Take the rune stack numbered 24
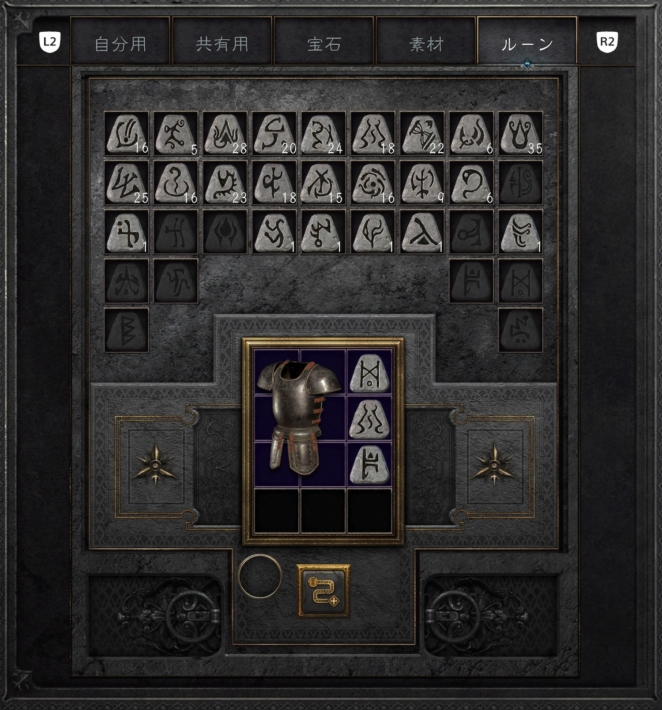The image size is (662, 710). 323,132
